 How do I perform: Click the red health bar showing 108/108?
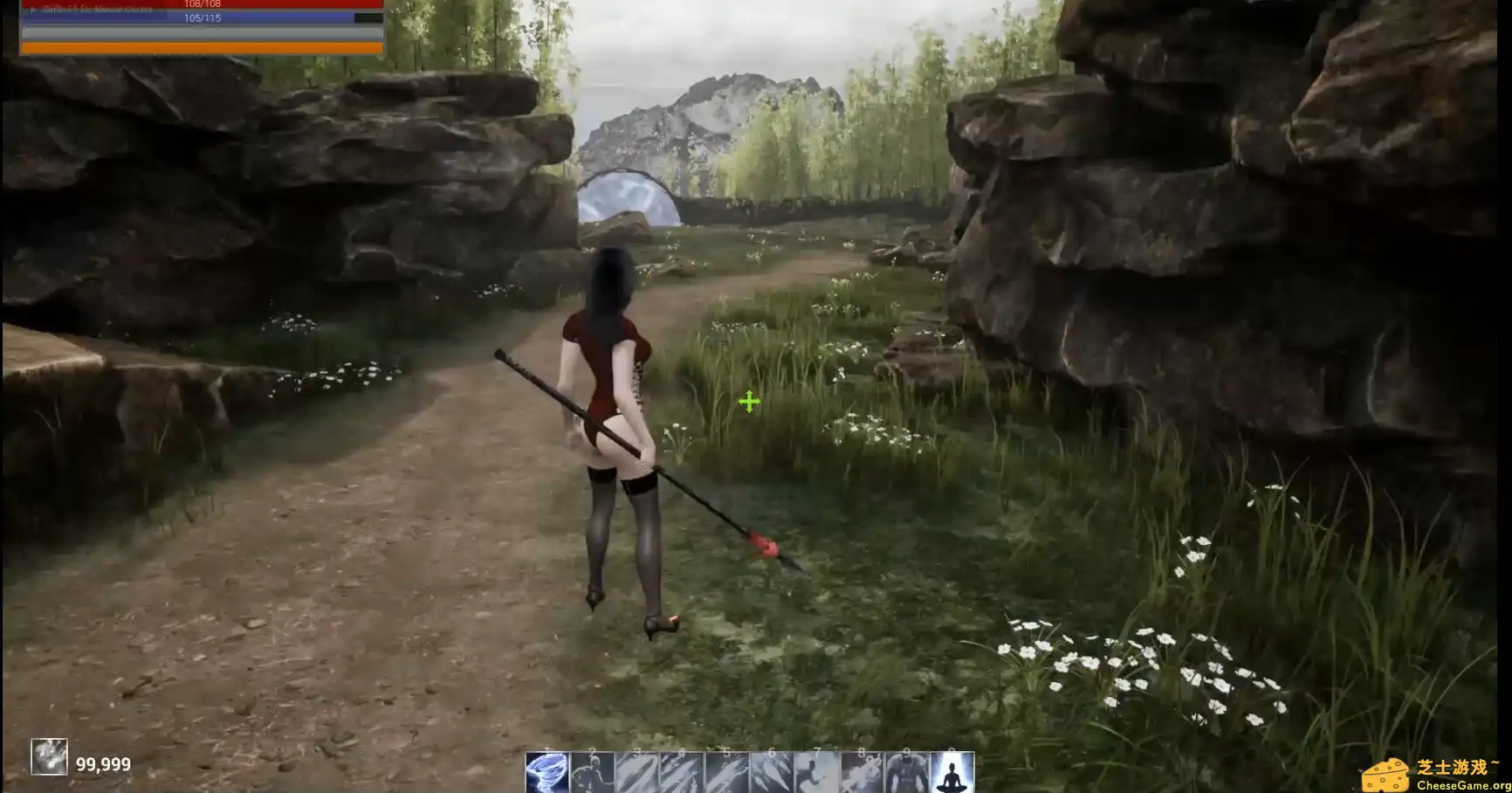pyautogui.click(x=201, y=4)
